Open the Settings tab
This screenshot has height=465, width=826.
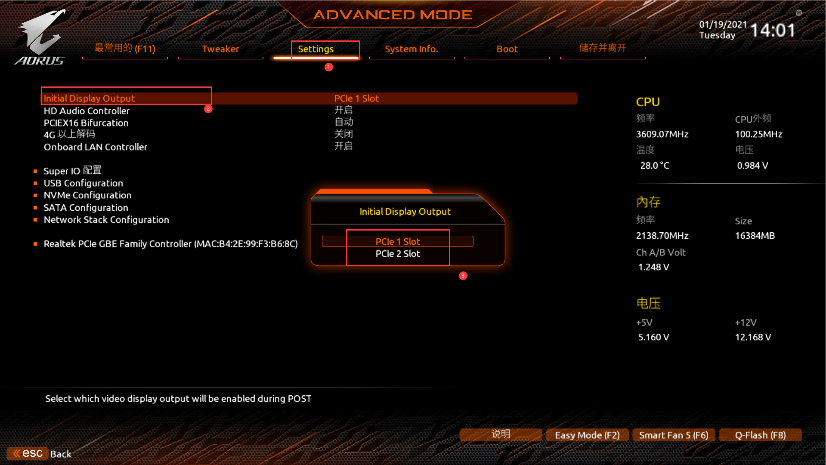316,49
